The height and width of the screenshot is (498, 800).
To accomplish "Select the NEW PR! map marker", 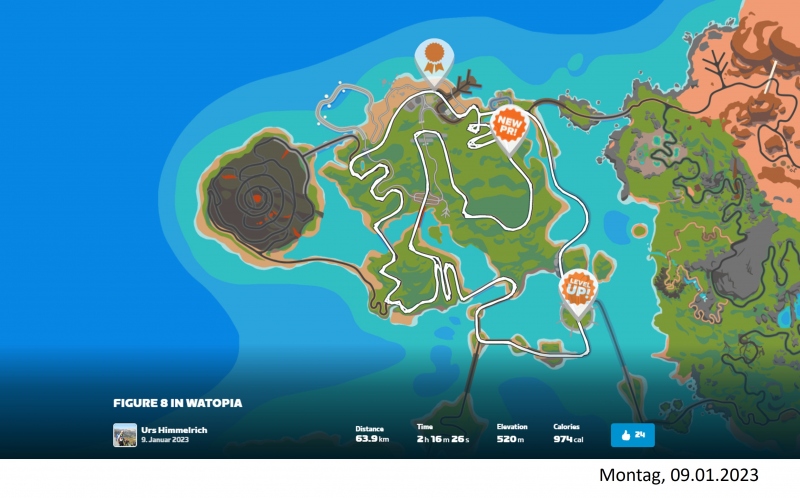I will click(510, 127).
